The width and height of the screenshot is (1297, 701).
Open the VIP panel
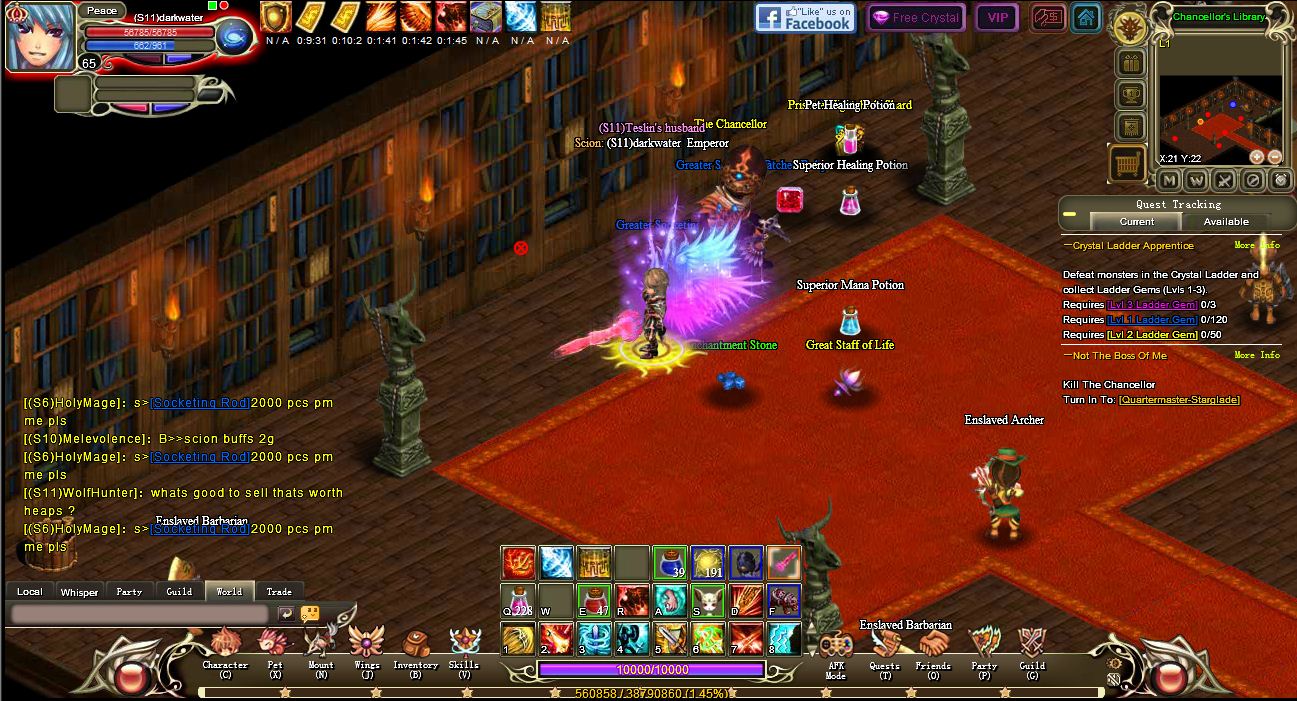point(997,18)
